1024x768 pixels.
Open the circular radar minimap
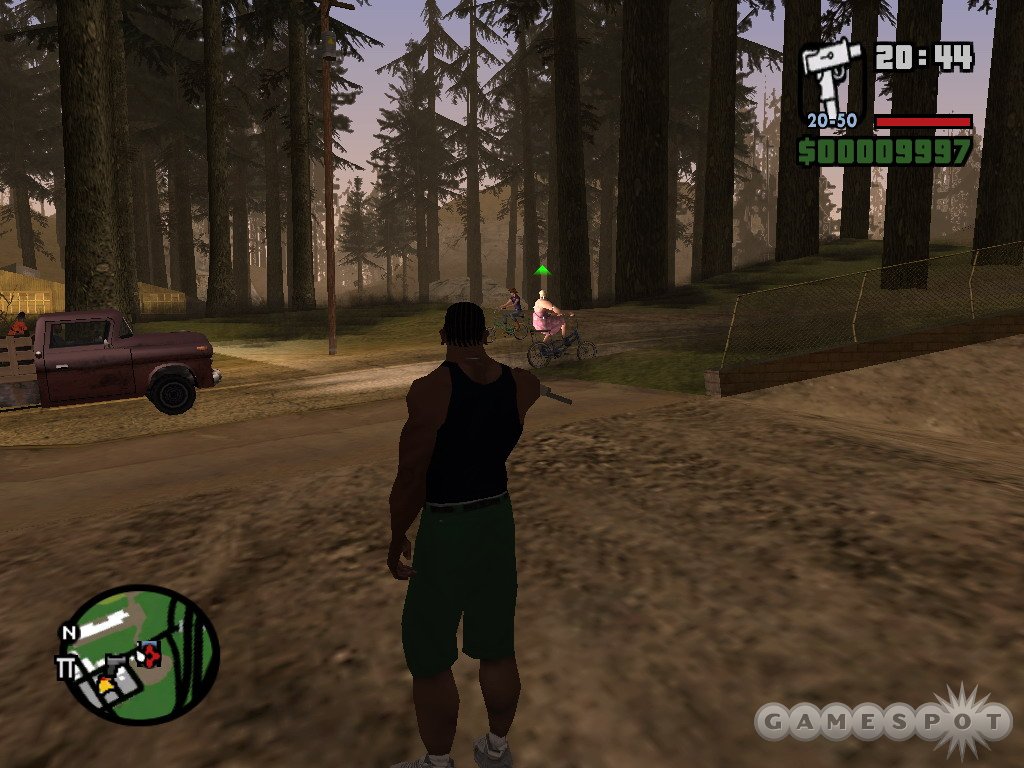point(141,653)
